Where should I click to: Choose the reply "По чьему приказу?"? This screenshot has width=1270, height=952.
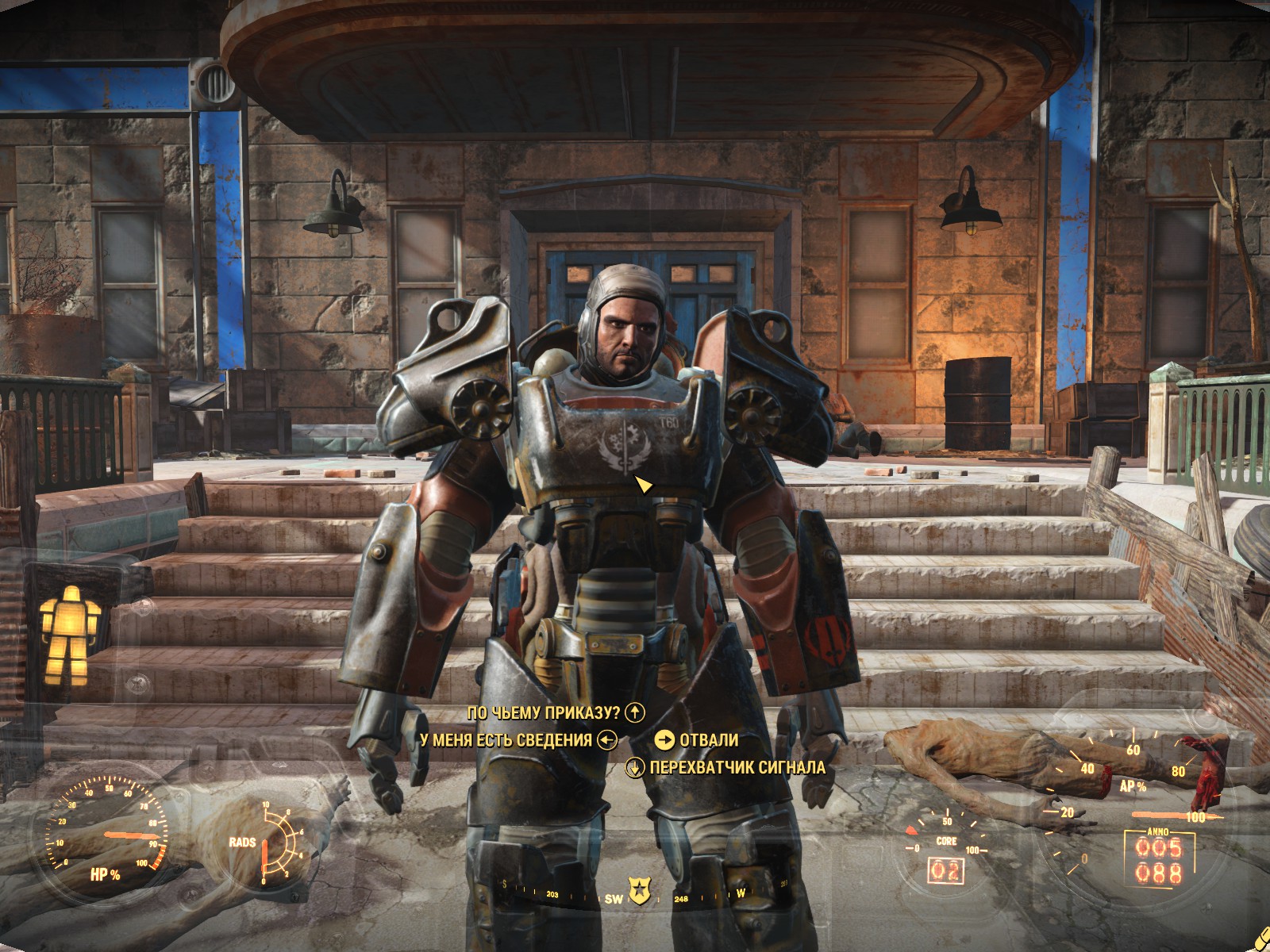pos(545,712)
